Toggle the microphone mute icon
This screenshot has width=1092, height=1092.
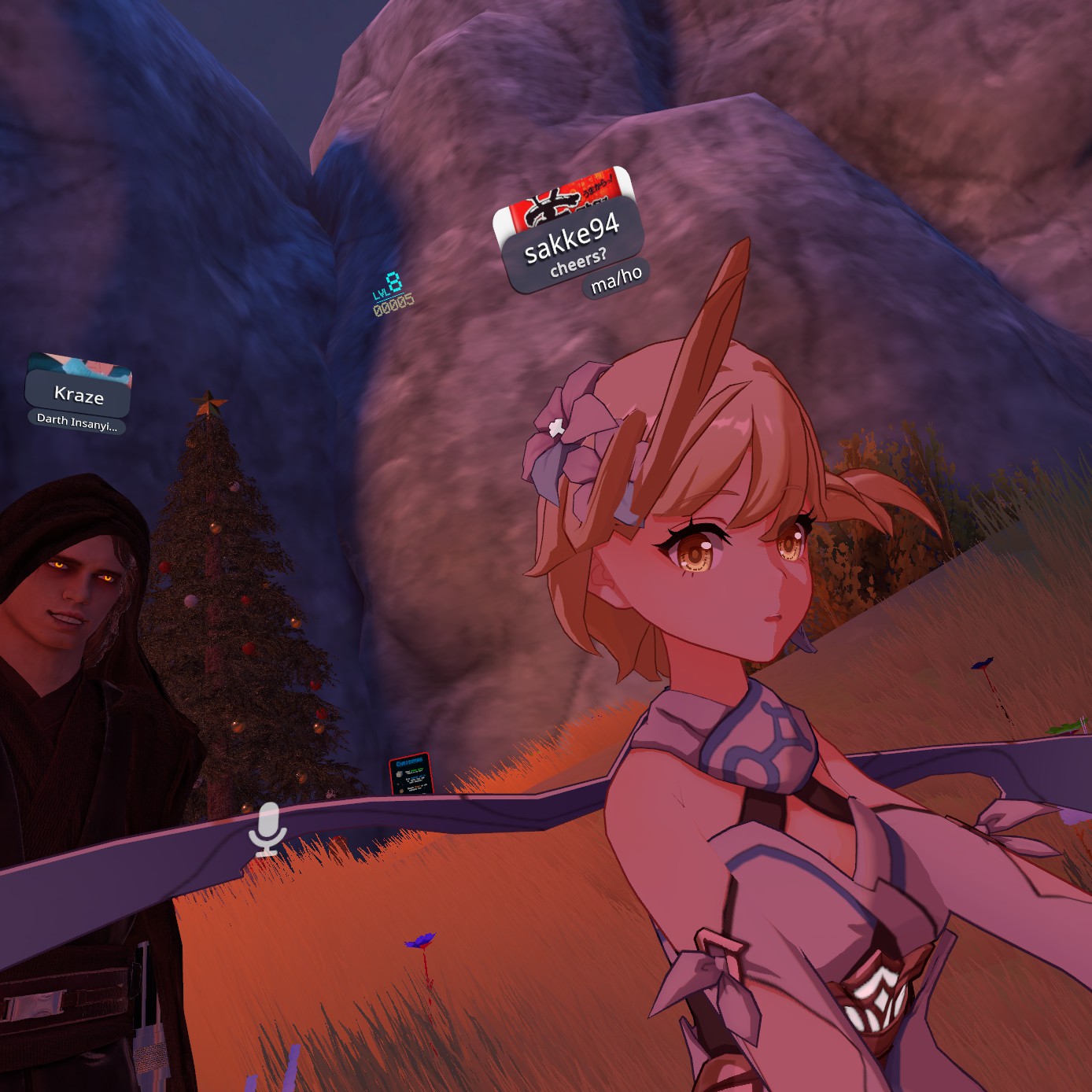pos(267,828)
